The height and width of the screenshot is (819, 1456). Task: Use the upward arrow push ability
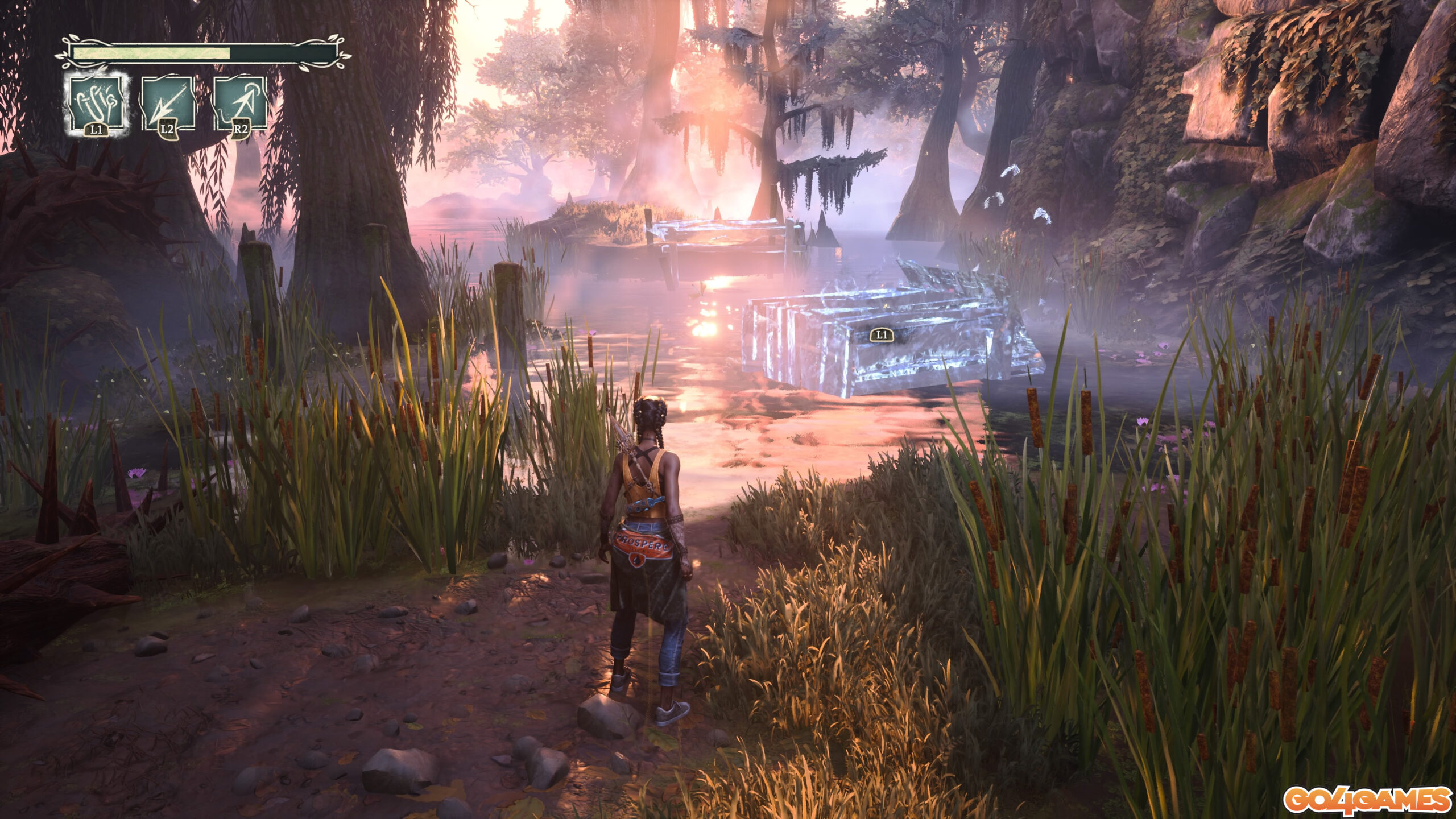tap(239, 104)
